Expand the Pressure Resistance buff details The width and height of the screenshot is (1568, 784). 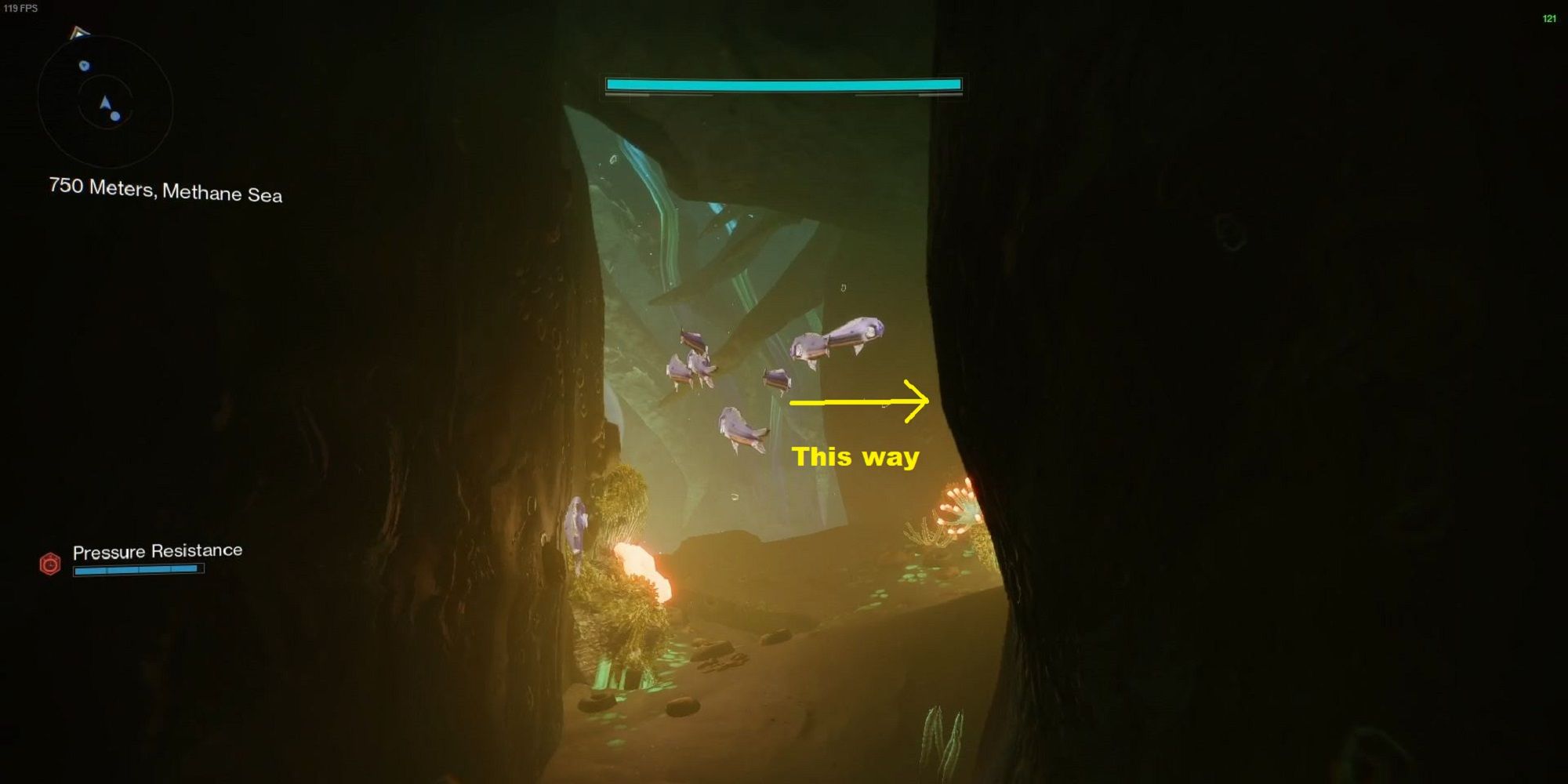click(137, 568)
